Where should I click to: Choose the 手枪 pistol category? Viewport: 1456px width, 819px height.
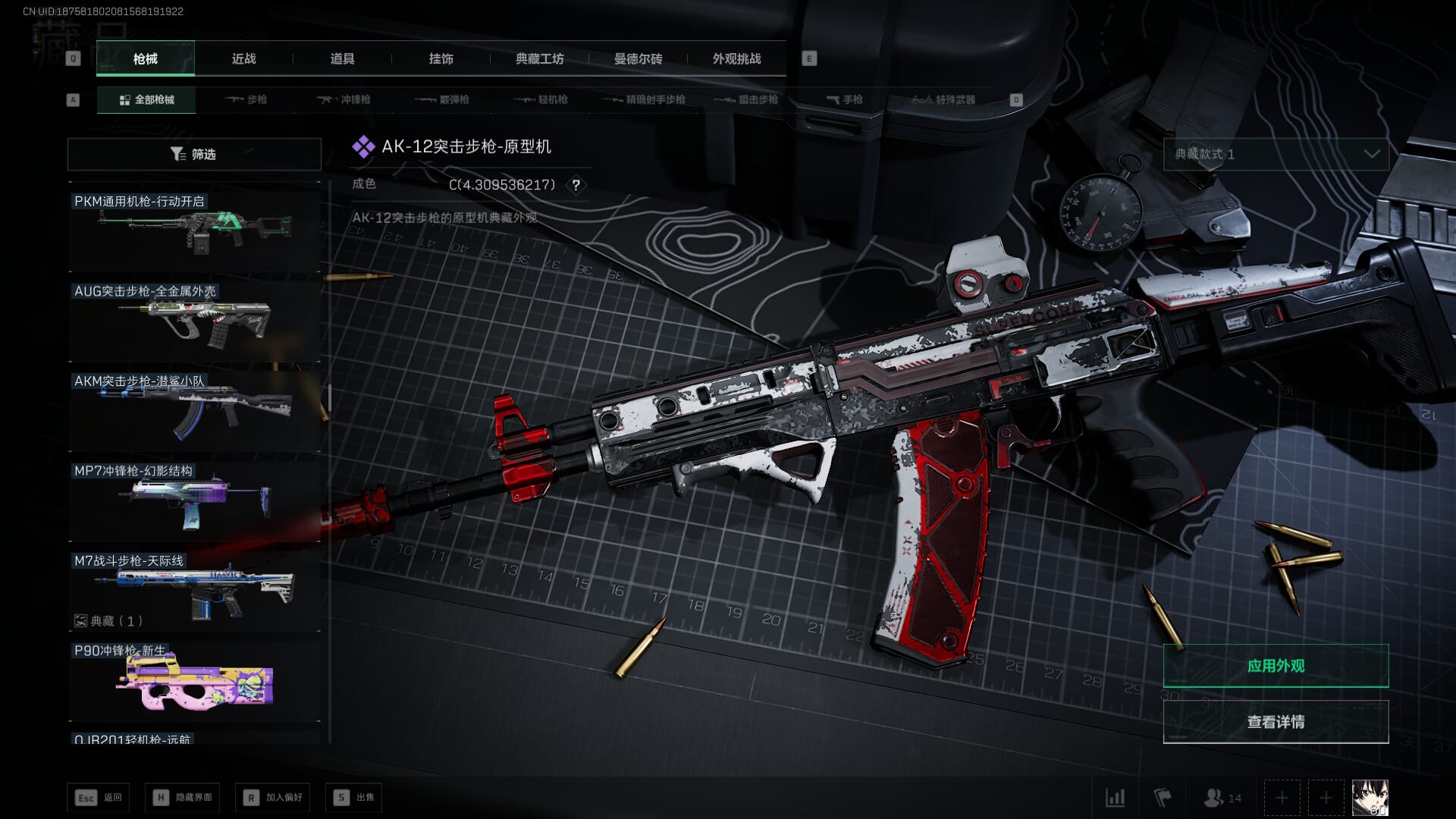(844, 99)
